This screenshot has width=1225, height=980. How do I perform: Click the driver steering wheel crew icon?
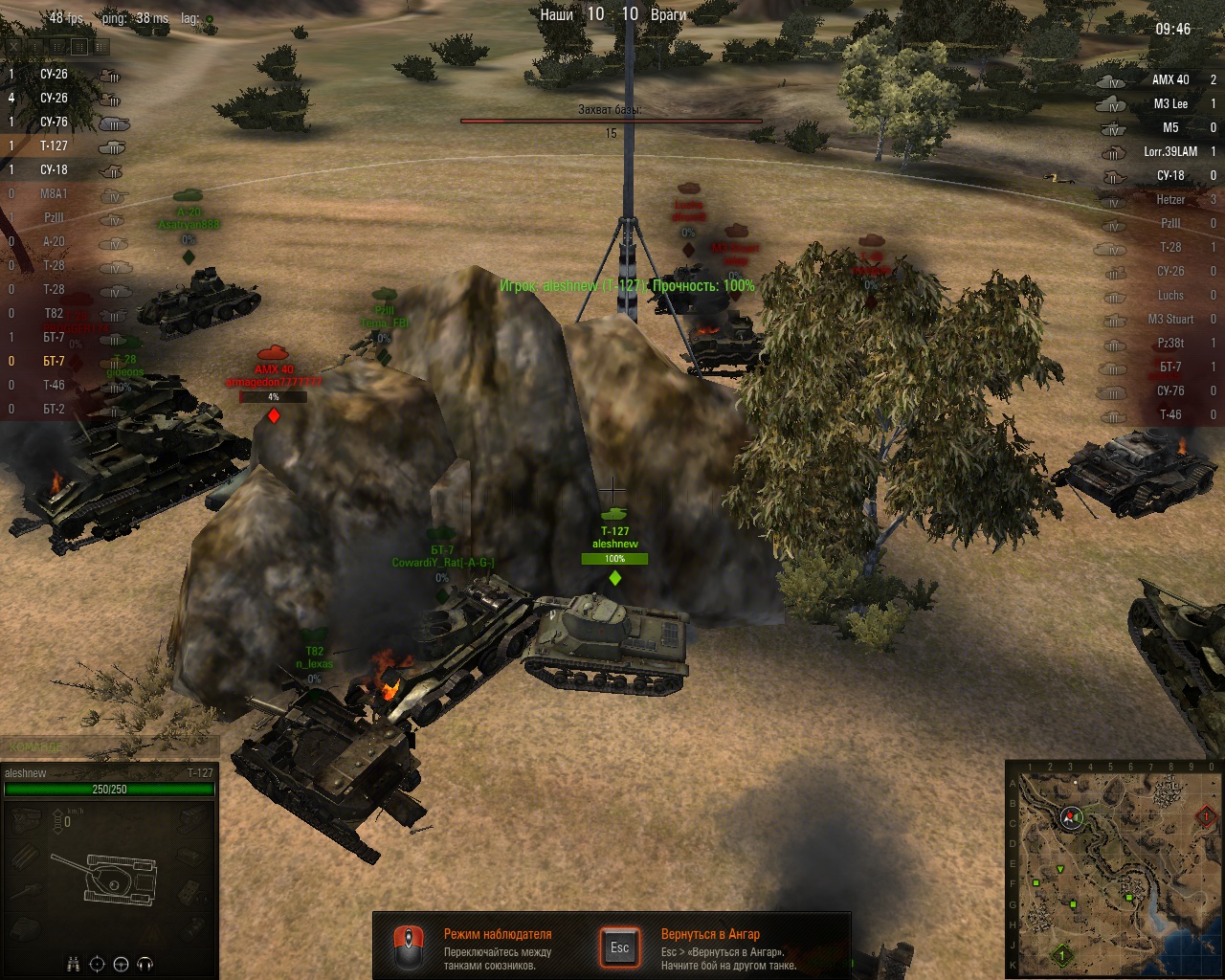121,964
